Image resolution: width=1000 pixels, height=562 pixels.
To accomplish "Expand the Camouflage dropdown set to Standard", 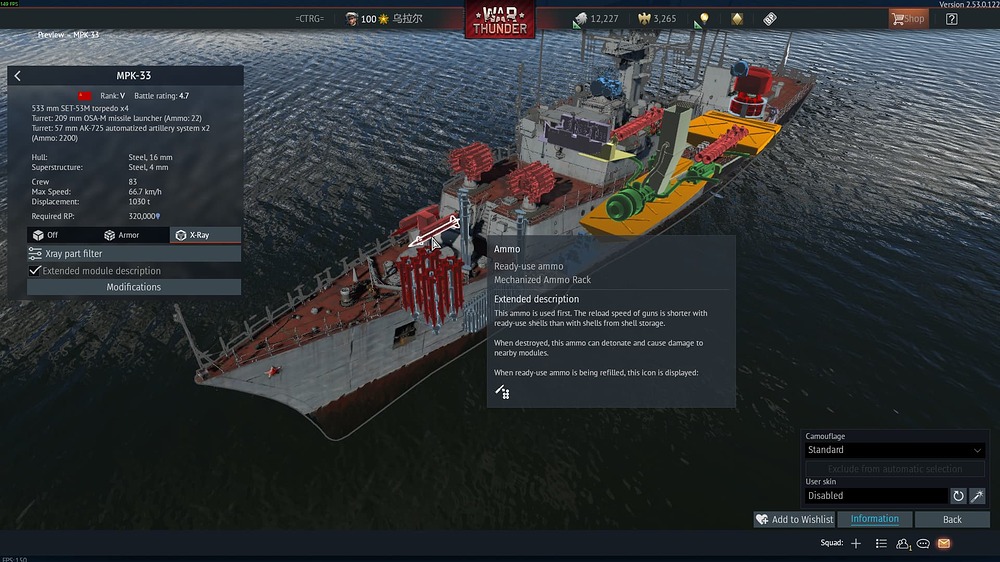I will tap(895, 451).
